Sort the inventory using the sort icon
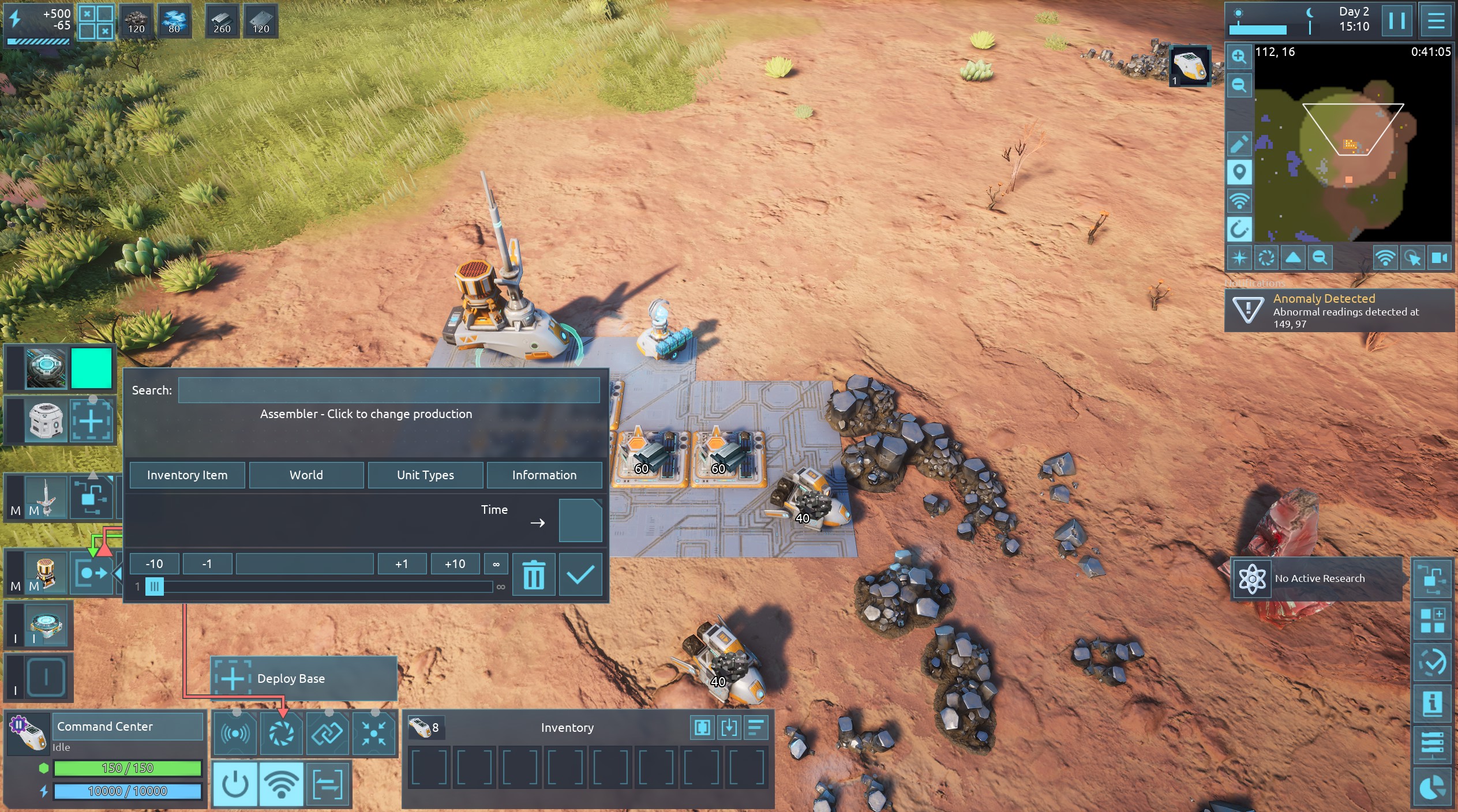 (x=755, y=728)
